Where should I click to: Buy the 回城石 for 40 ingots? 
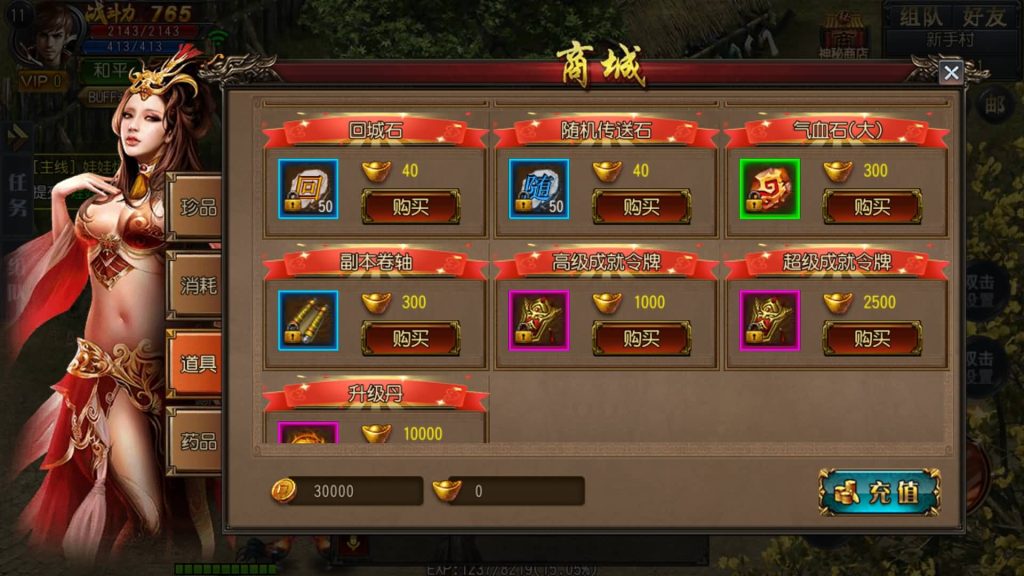[410, 207]
